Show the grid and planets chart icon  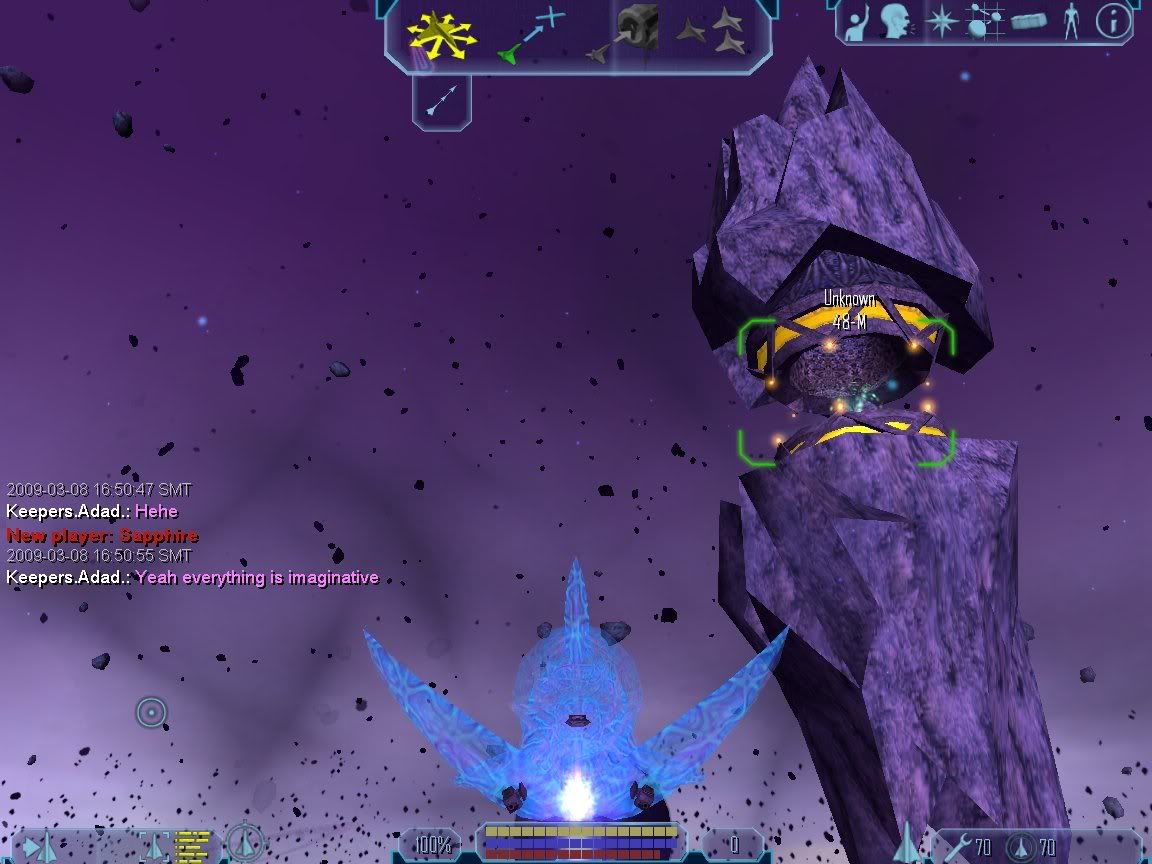click(985, 22)
